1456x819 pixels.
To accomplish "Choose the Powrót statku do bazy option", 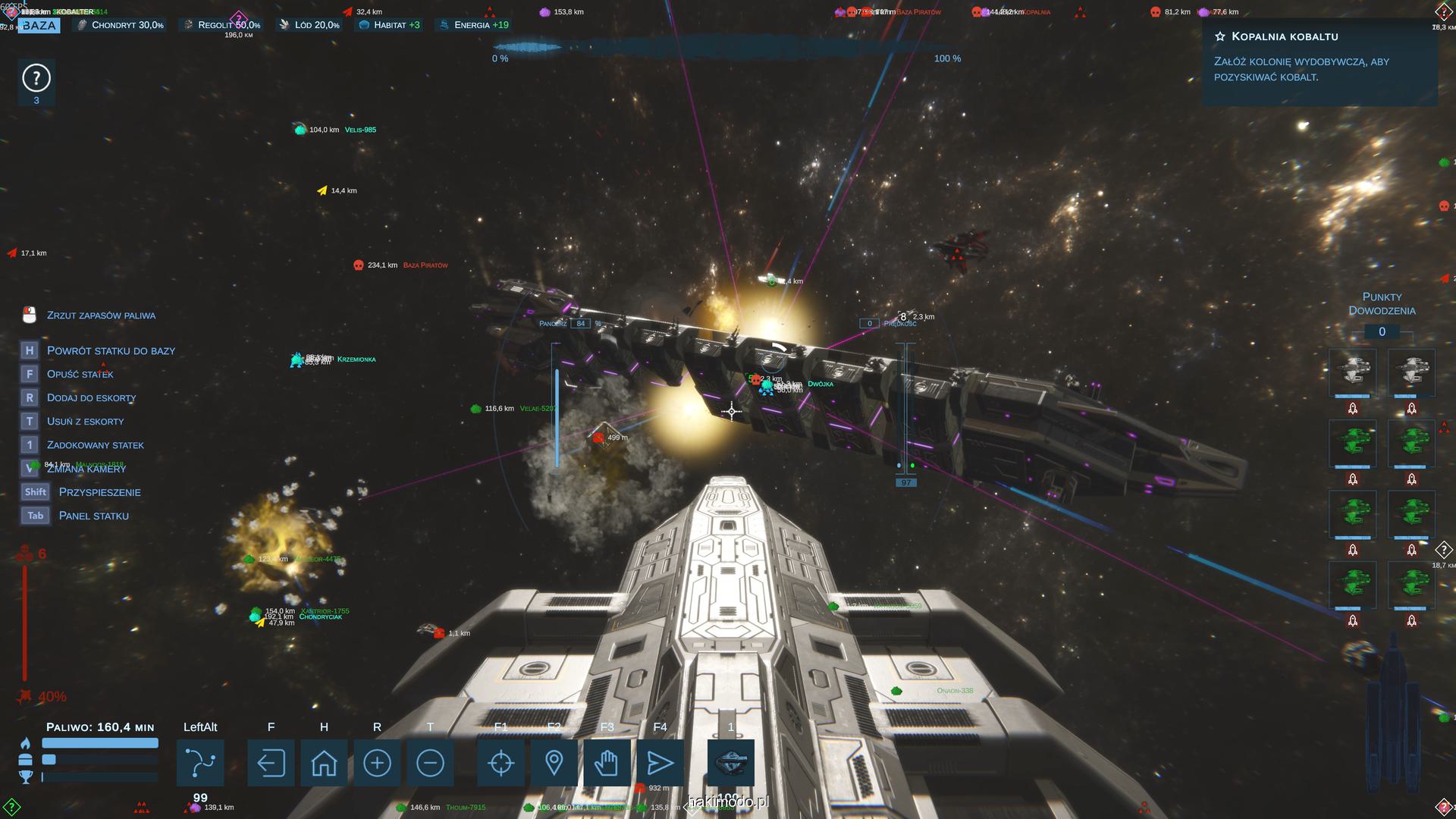I will click(x=111, y=350).
